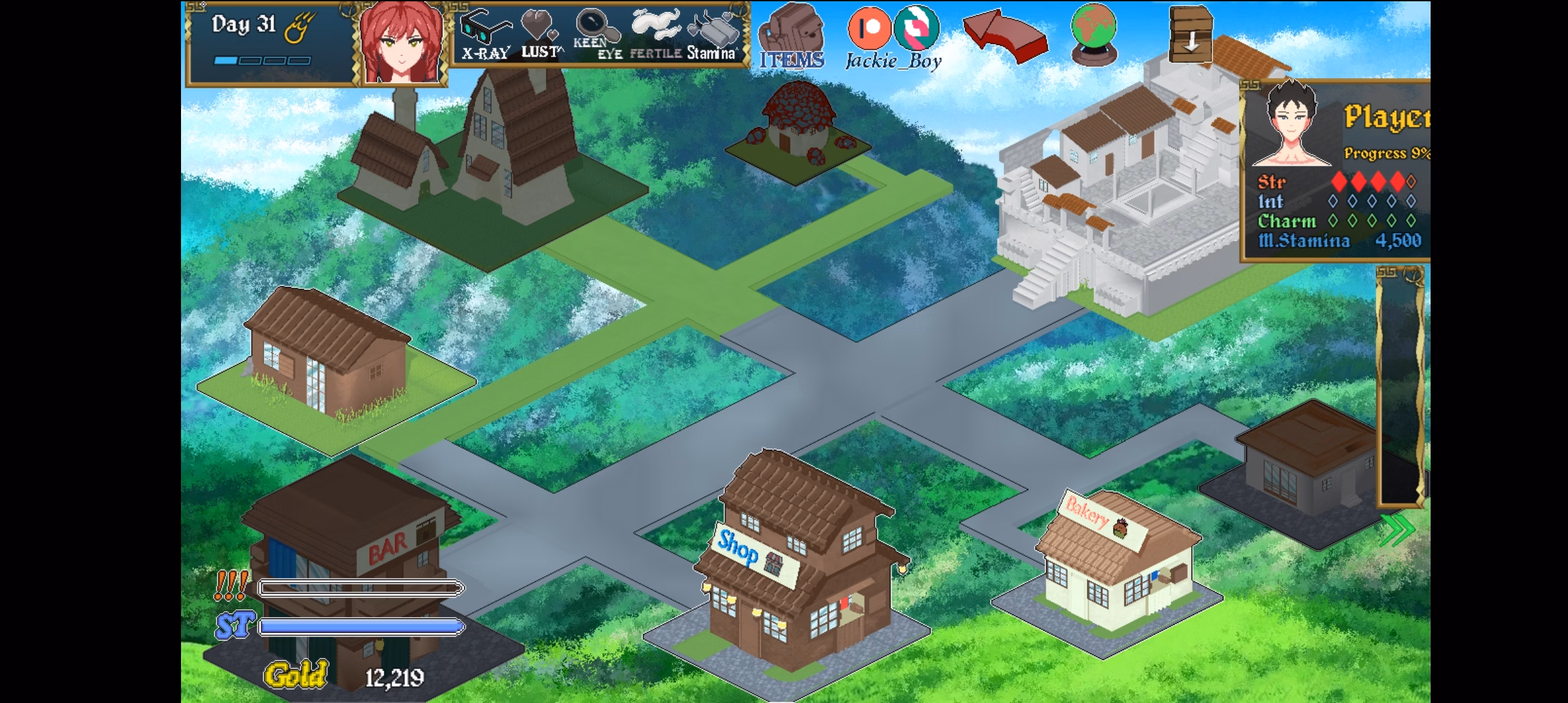Open the orange Patreon link icon
The width and height of the screenshot is (1568, 703).
click(x=869, y=29)
